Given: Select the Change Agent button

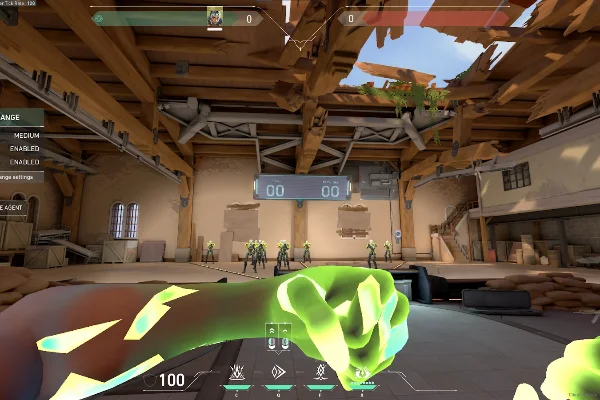Looking at the screenshot, I should [x=12, y=207].
